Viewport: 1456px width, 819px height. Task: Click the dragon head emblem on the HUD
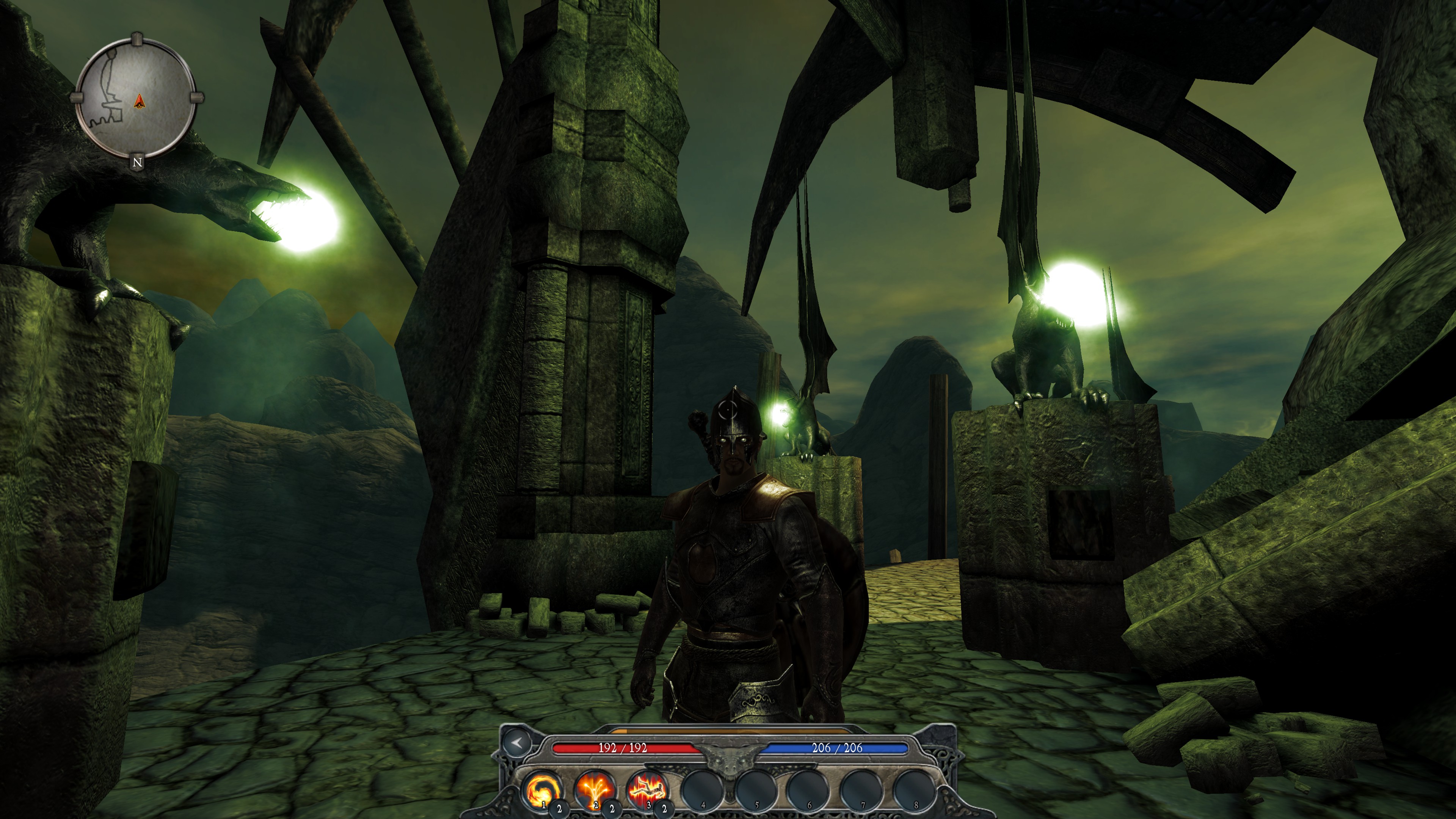(x=730, y=759)
